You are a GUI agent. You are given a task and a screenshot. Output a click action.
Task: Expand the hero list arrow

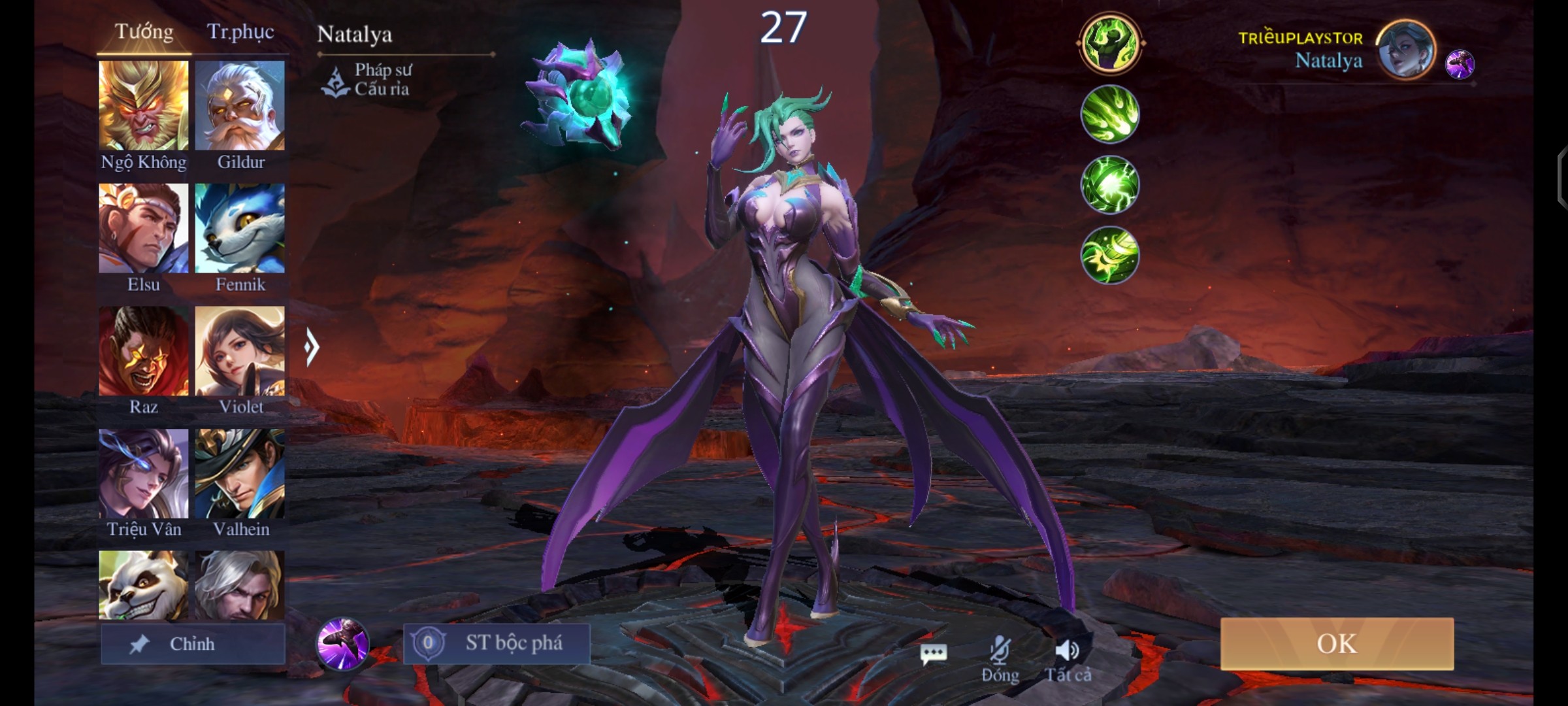(312, 346)
